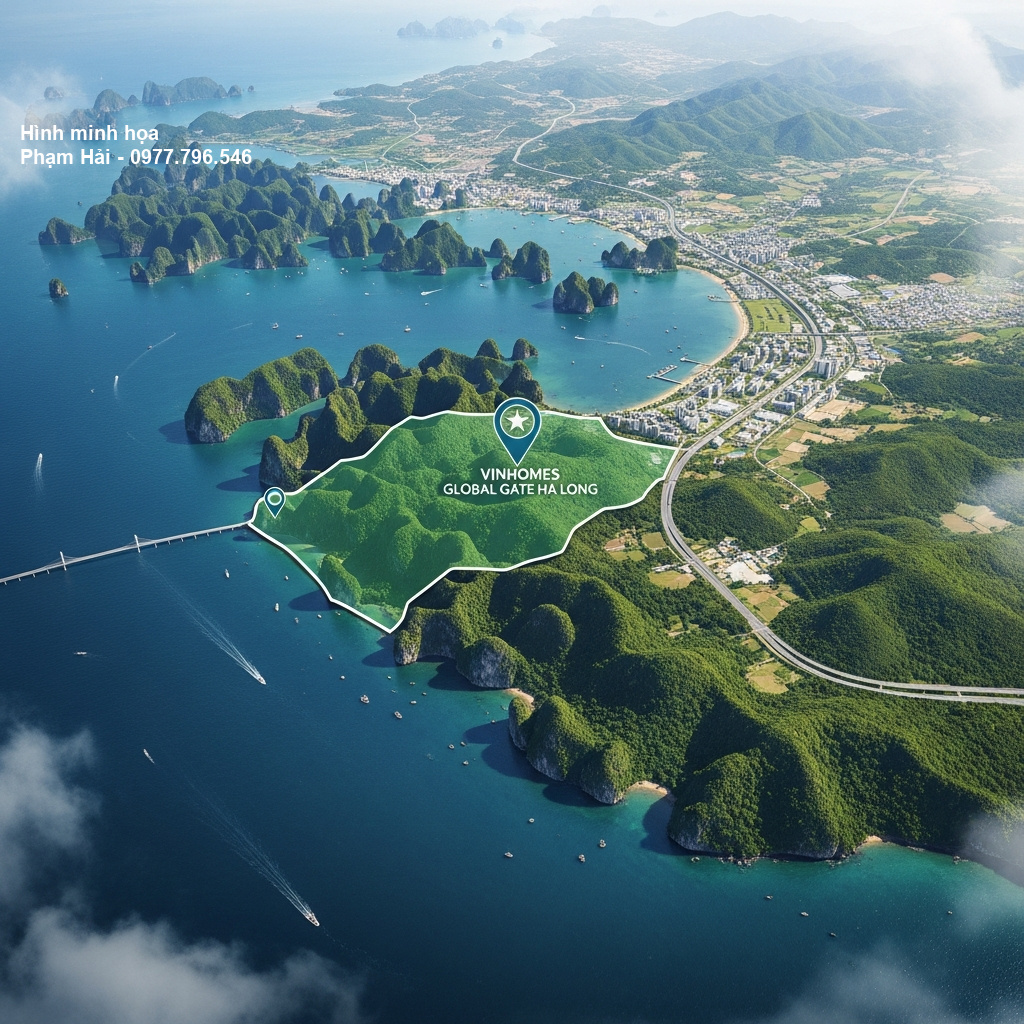
Task: Select the small map pin by the bridge
Action: point(274,499)
